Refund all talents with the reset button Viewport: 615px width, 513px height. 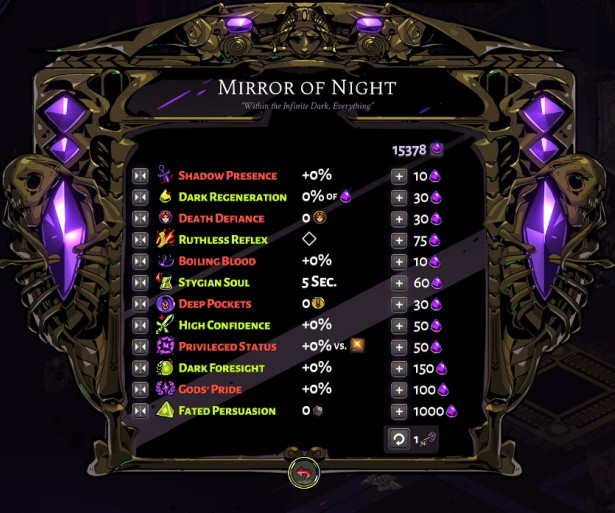pyautogui.click(x=399, y=439)
